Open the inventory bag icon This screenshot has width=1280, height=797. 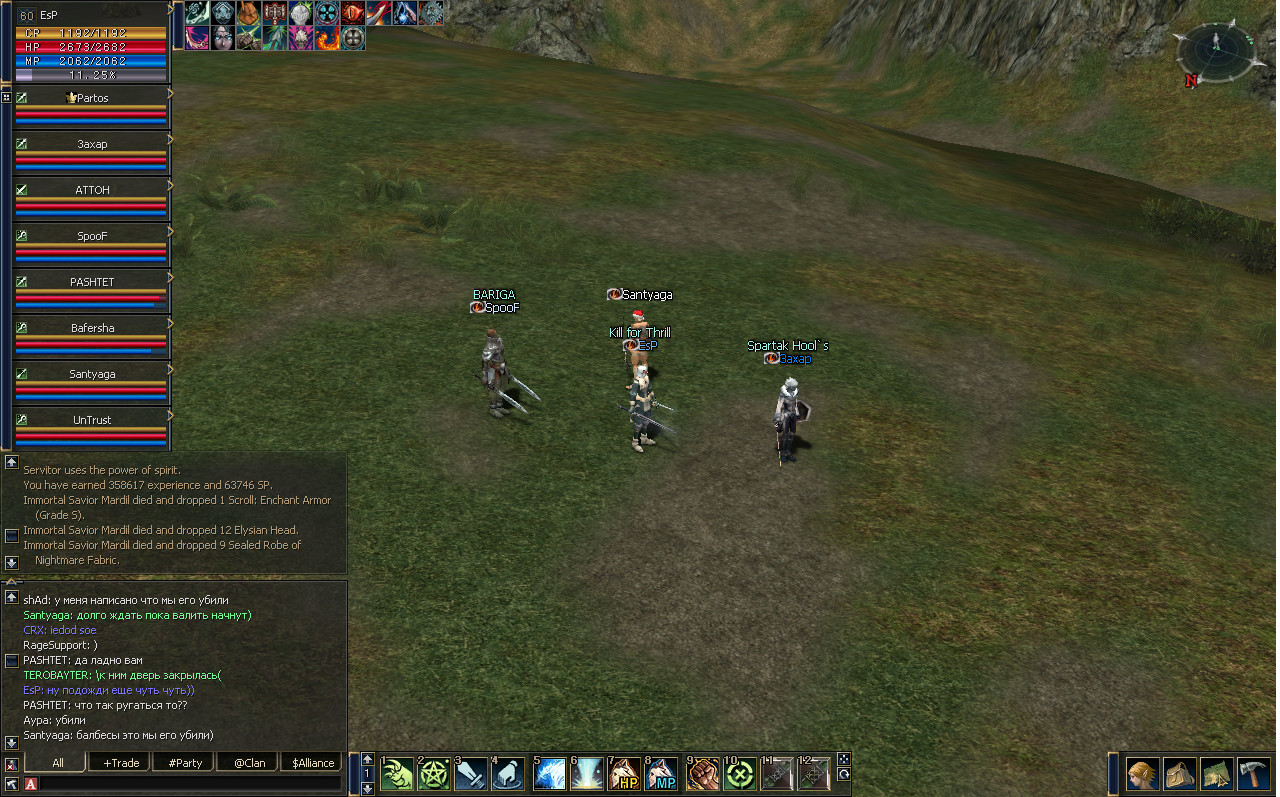1180,774
